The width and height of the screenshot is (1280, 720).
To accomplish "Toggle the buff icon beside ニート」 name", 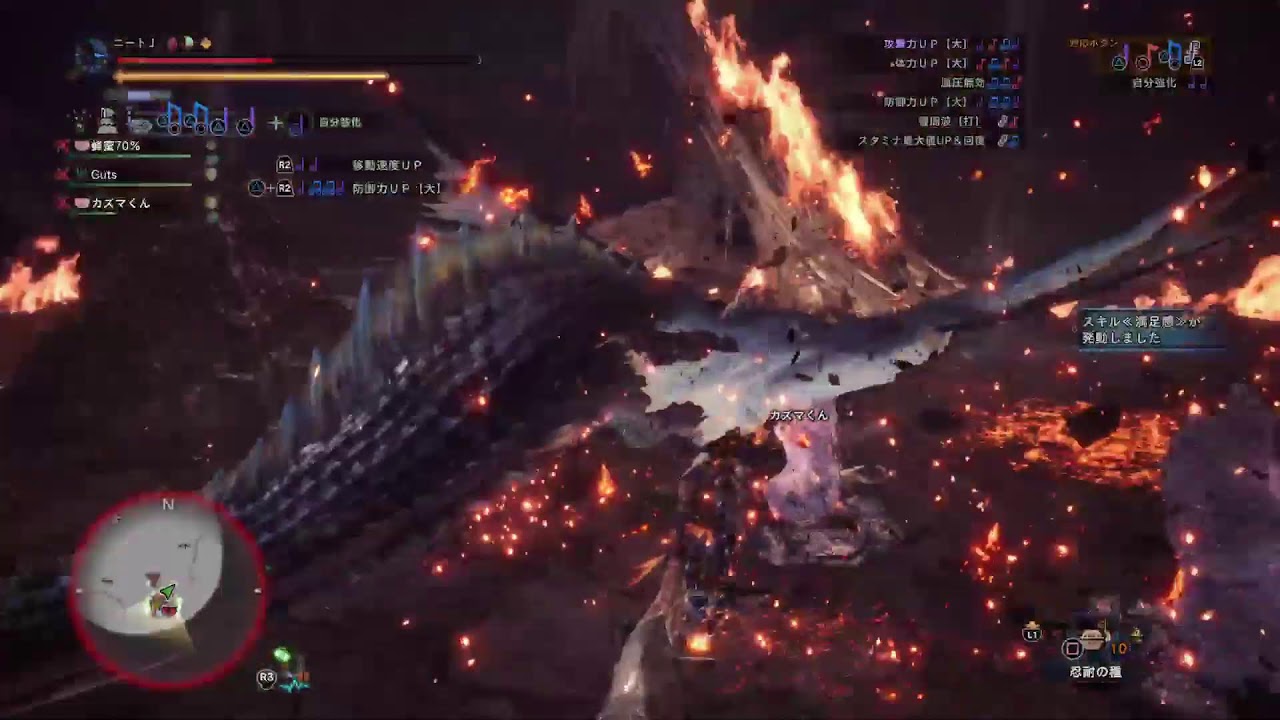I will point(174,45).
